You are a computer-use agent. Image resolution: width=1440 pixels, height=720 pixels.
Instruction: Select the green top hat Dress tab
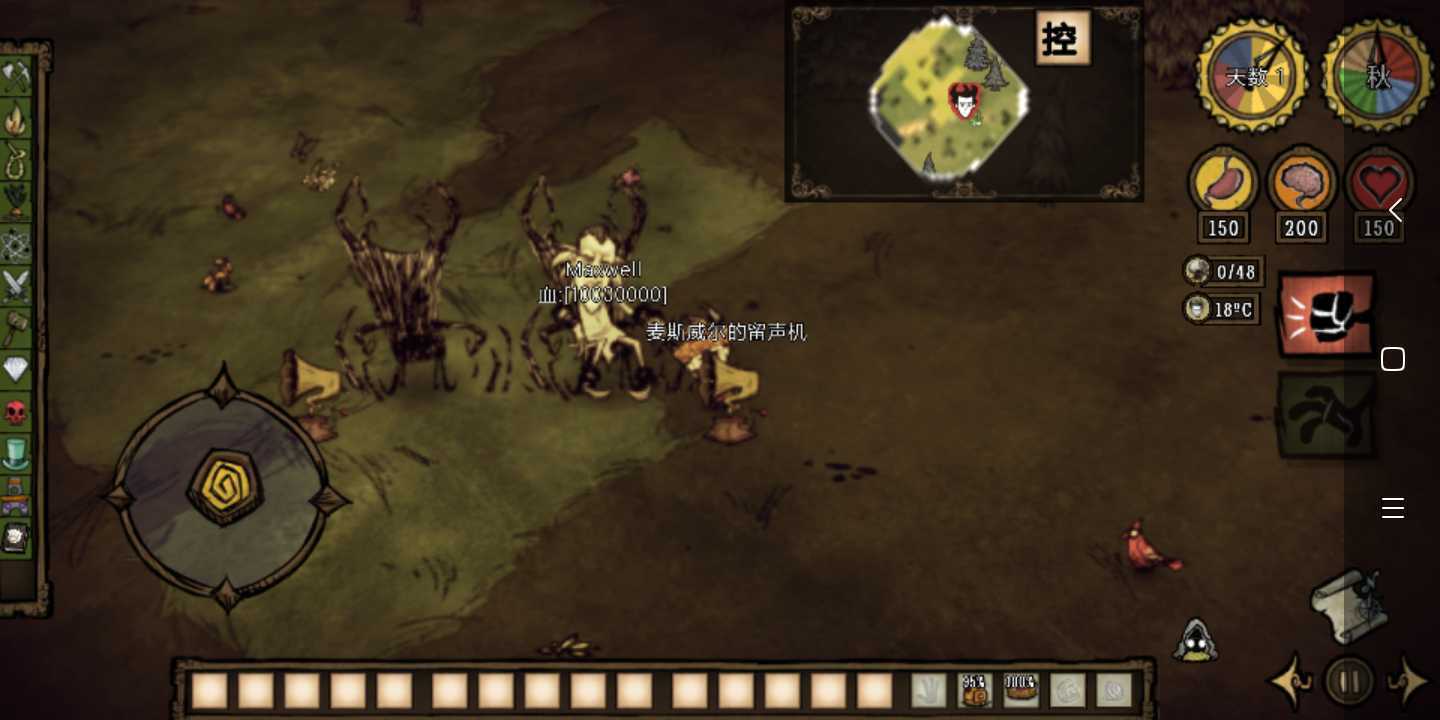pos(17,454)
